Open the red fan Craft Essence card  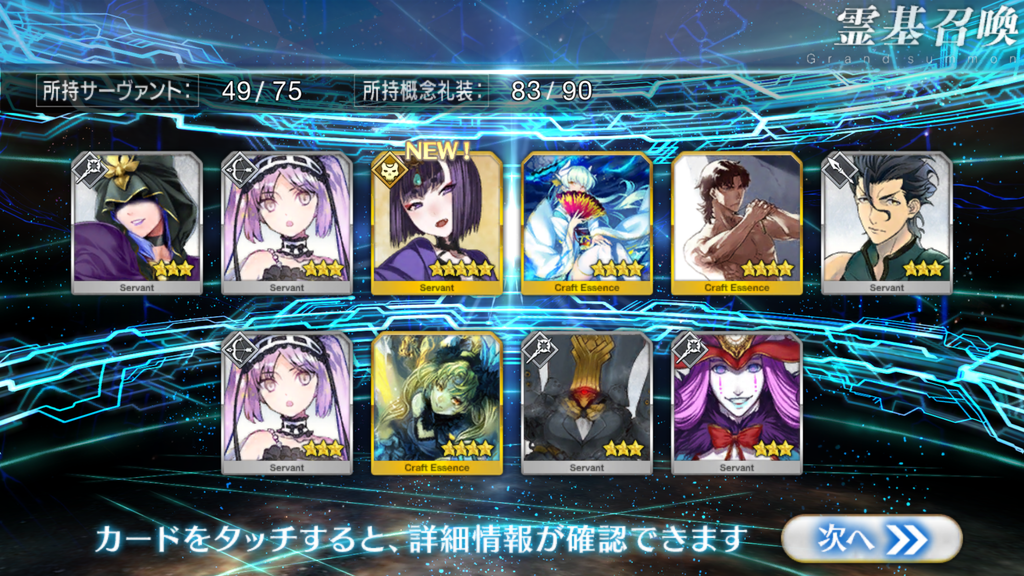(x=587, y=224)
